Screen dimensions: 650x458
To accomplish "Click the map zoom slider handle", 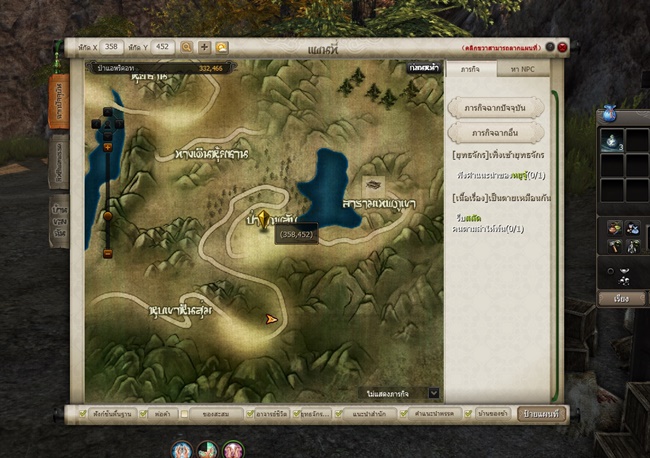I will (108, 215).
